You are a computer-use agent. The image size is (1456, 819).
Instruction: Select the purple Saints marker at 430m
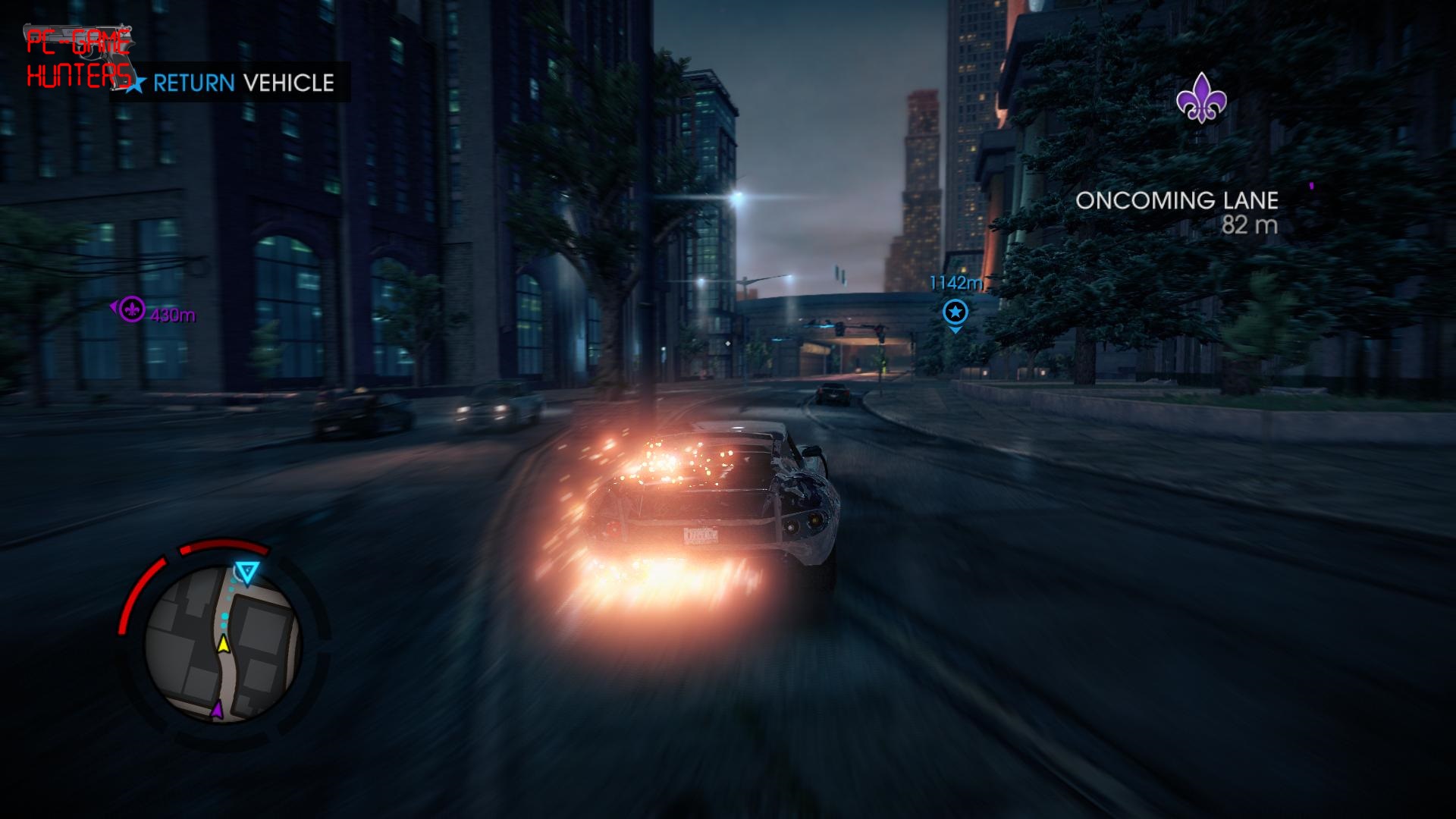pos(133,309)
